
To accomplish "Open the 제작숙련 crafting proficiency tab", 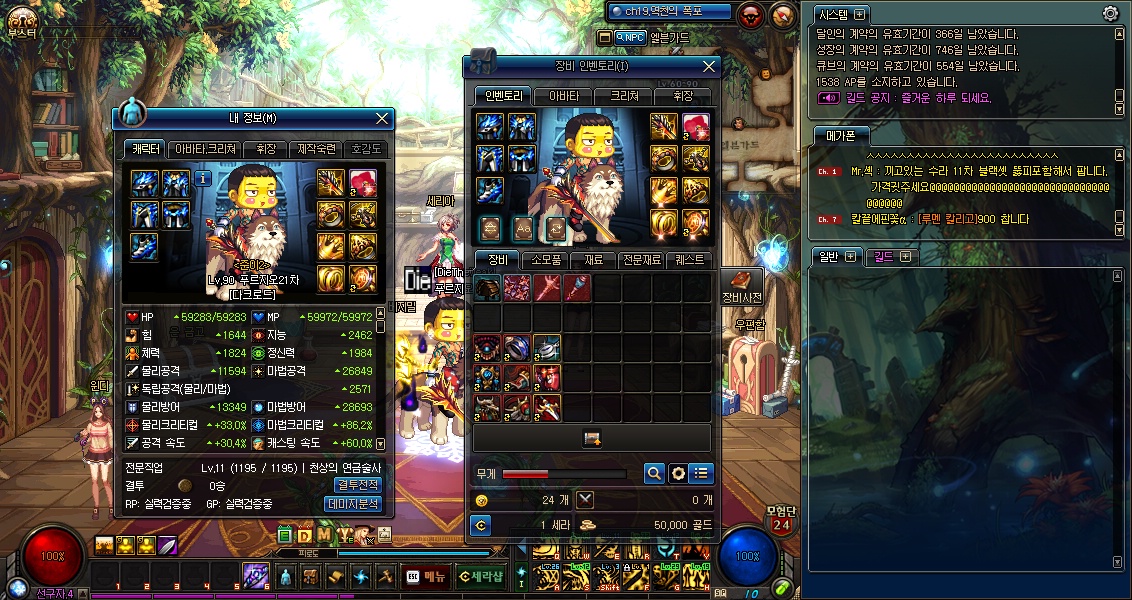I will (x=317, y=149).
